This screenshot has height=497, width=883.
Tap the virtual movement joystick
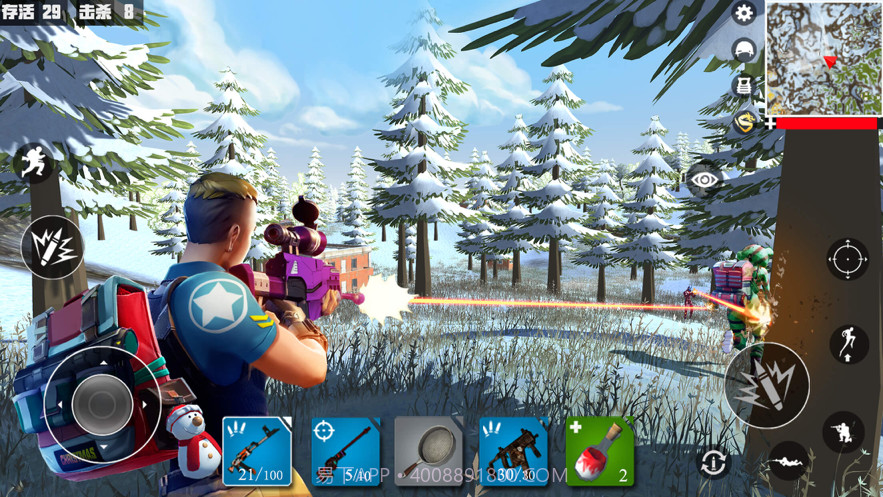click(x=102, y=403)
